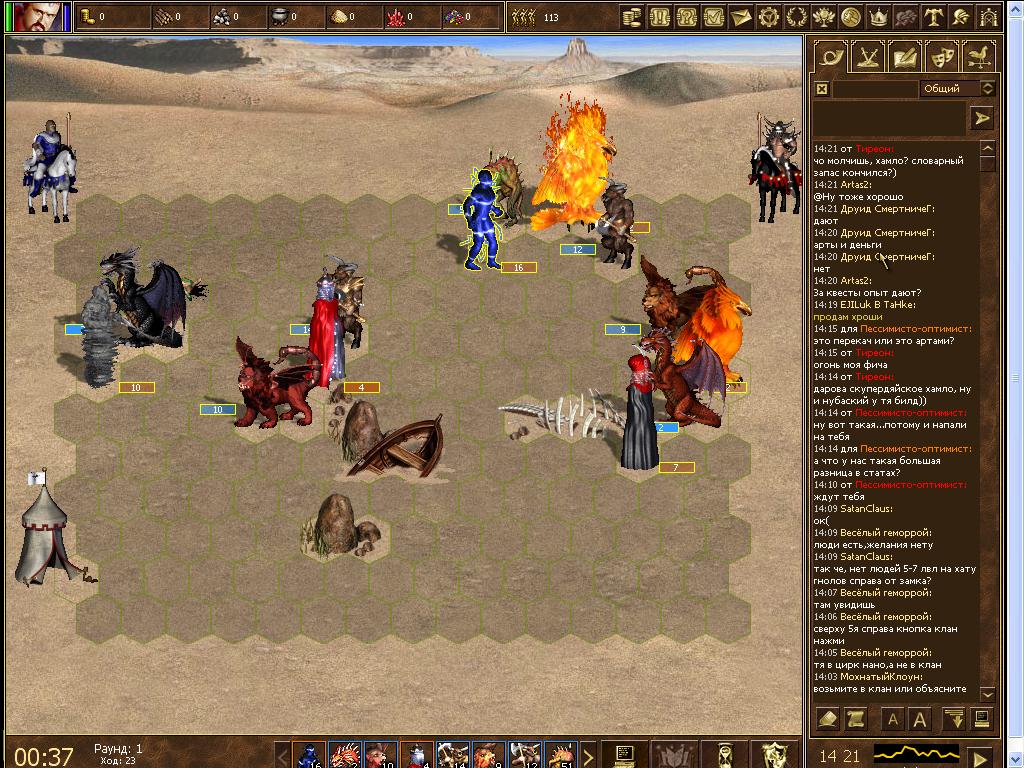Screen dimensions: 1024x768
Task: Send chat message with arrow button
Action: coord(982,118)
